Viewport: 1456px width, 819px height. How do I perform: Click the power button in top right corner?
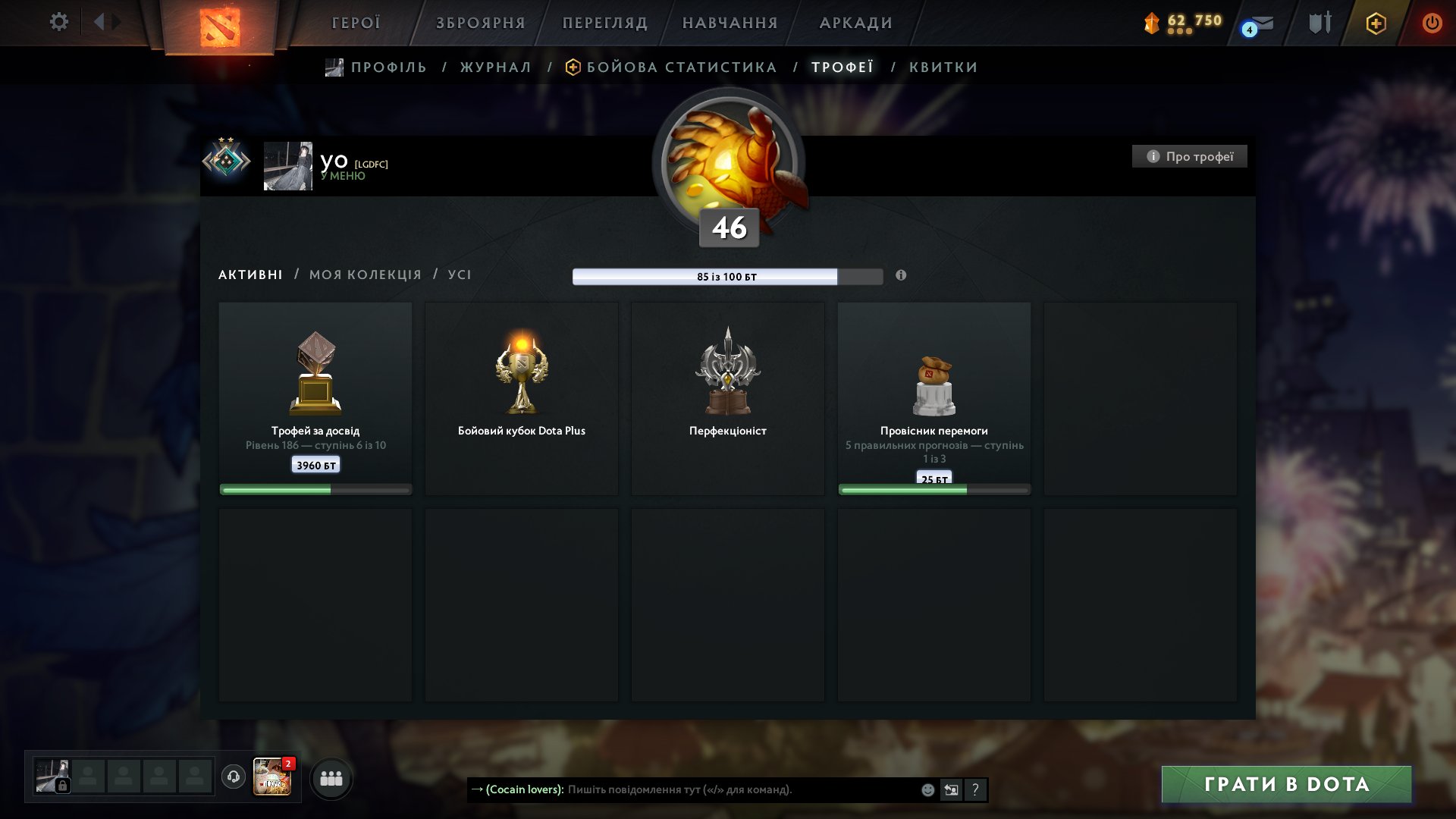point(1432,23)
